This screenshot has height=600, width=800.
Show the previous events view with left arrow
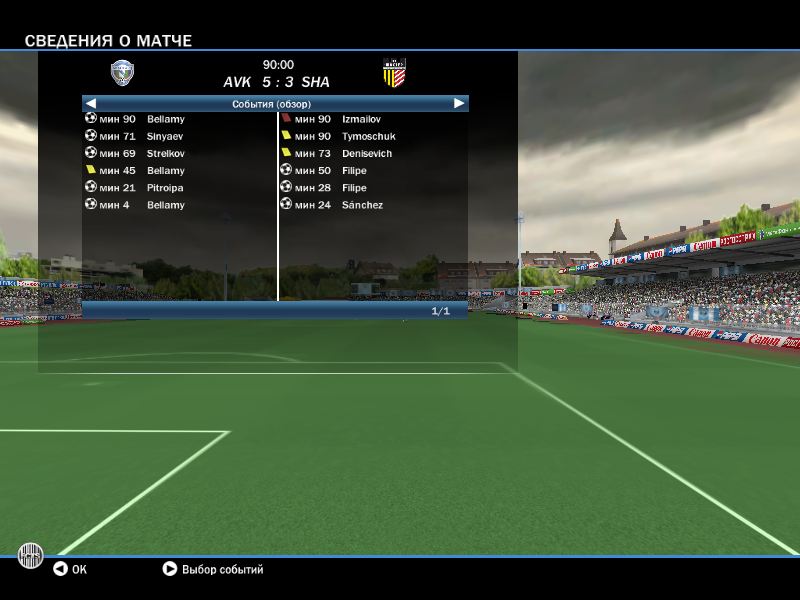click(90, 103)
